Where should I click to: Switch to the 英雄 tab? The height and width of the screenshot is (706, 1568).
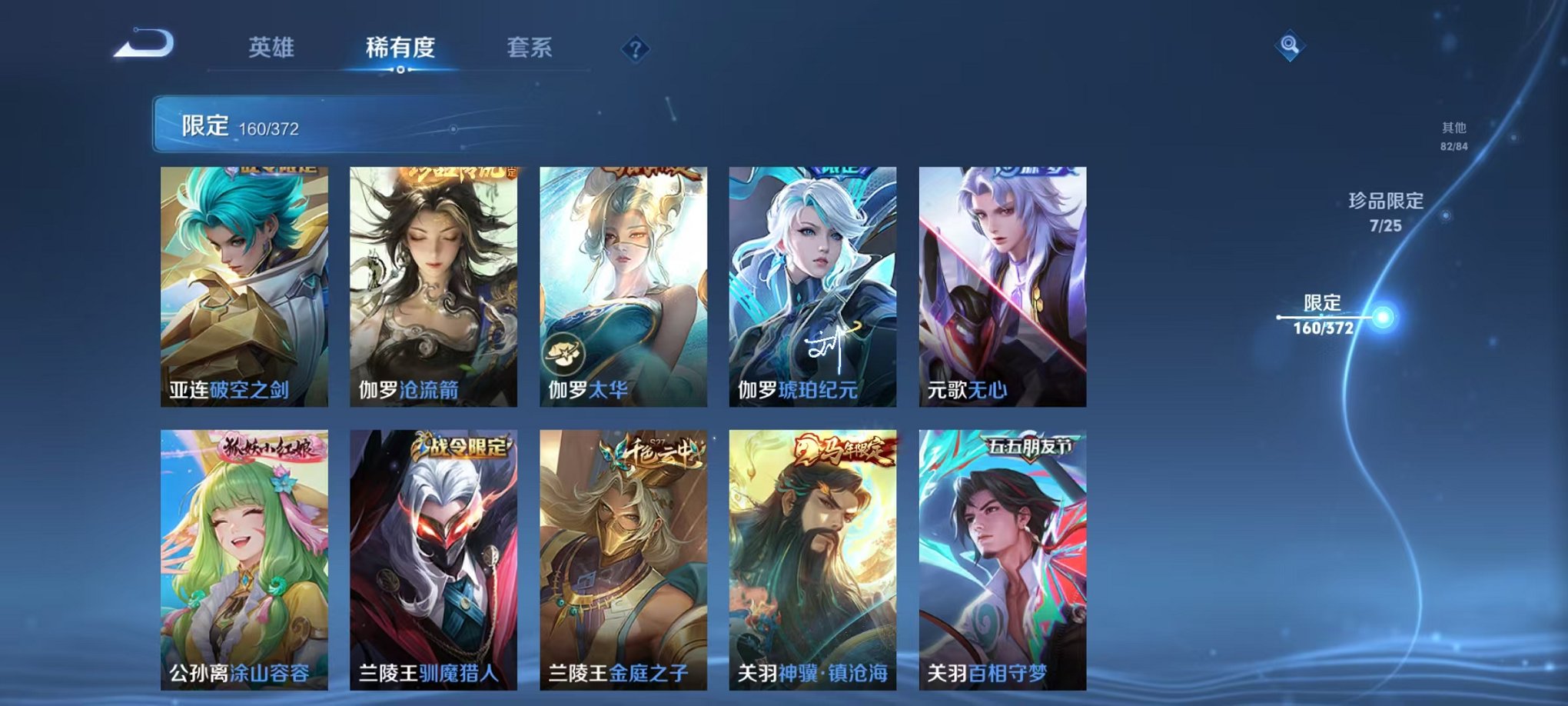(273, 46)
